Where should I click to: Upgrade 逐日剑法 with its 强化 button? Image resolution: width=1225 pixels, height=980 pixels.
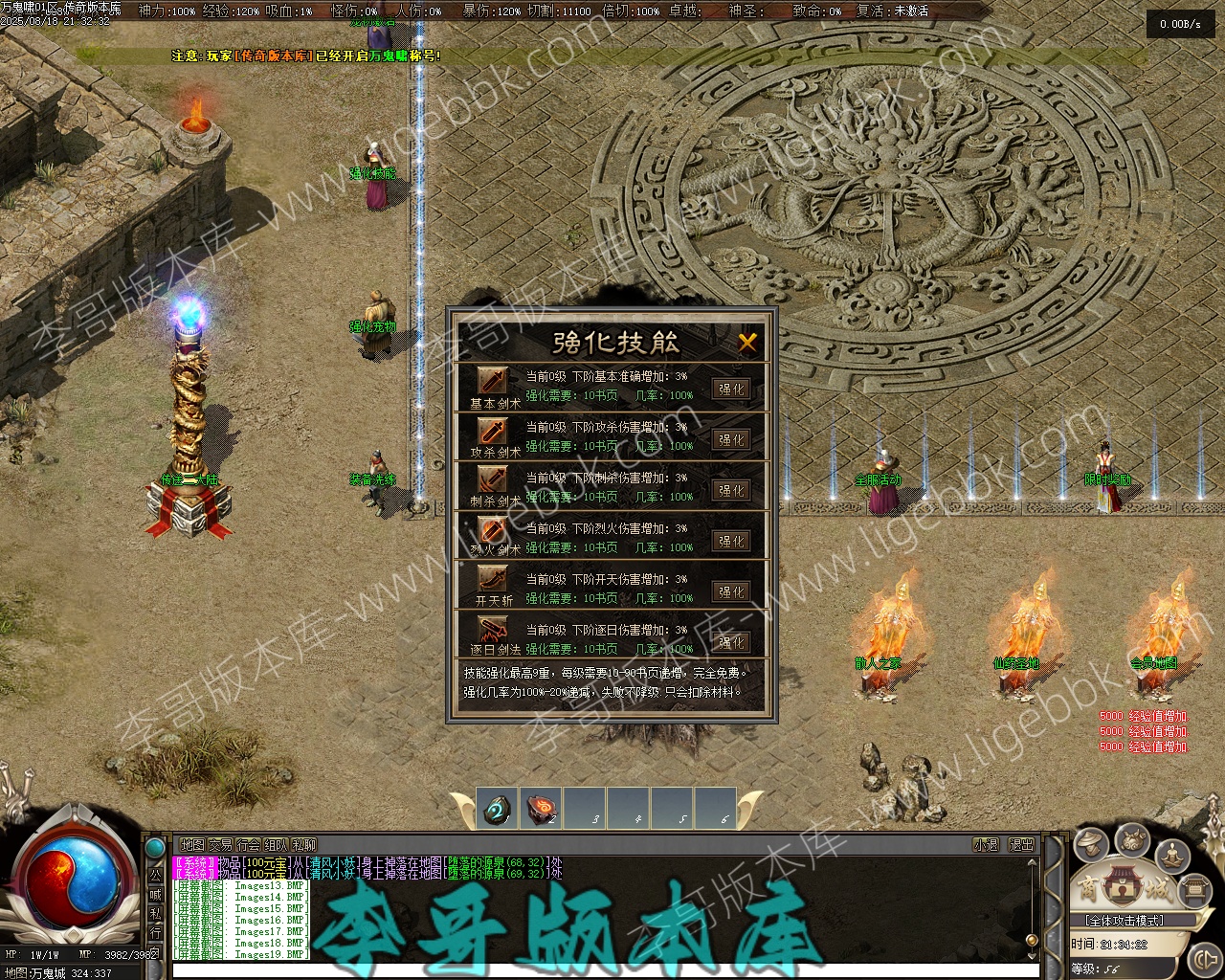tap(731, 642)
